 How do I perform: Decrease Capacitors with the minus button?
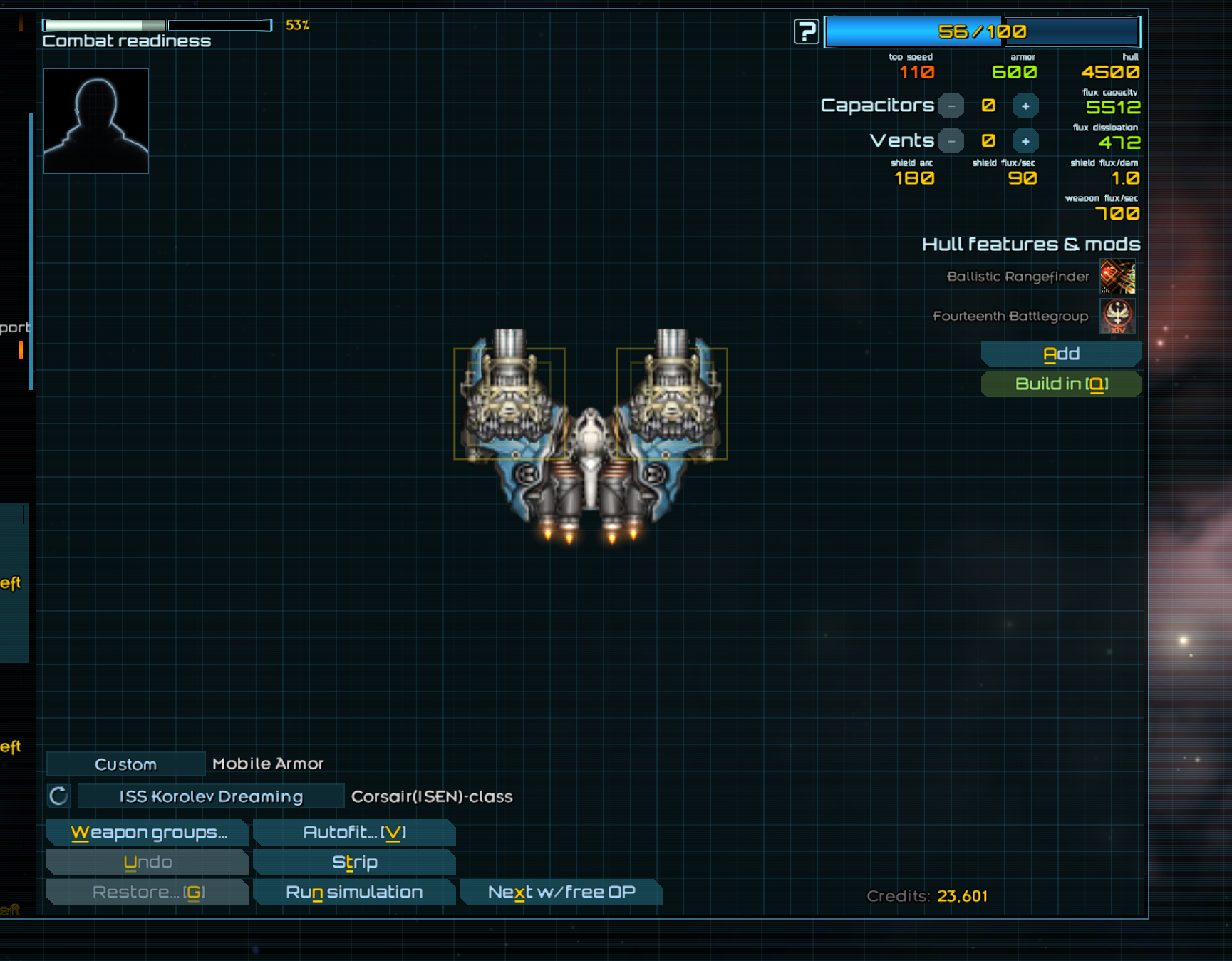pyautogui.click(x=951, y=106)
